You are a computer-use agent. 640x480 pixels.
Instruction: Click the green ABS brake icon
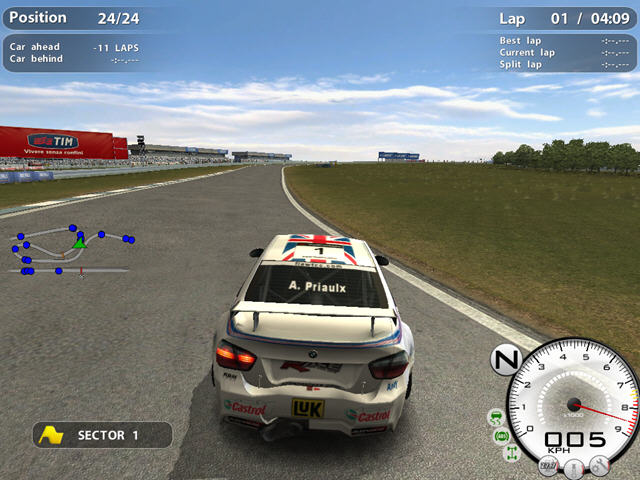pyautogui.click(x=502, y=436)
